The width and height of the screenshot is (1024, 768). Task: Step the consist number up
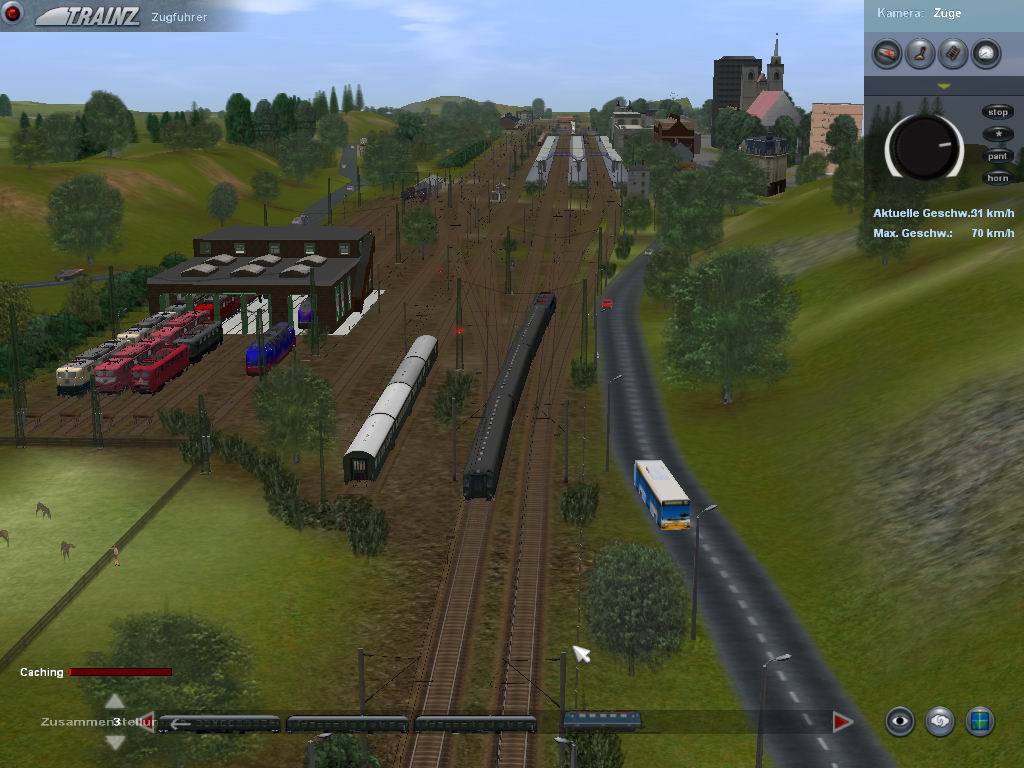coord(115,701)
